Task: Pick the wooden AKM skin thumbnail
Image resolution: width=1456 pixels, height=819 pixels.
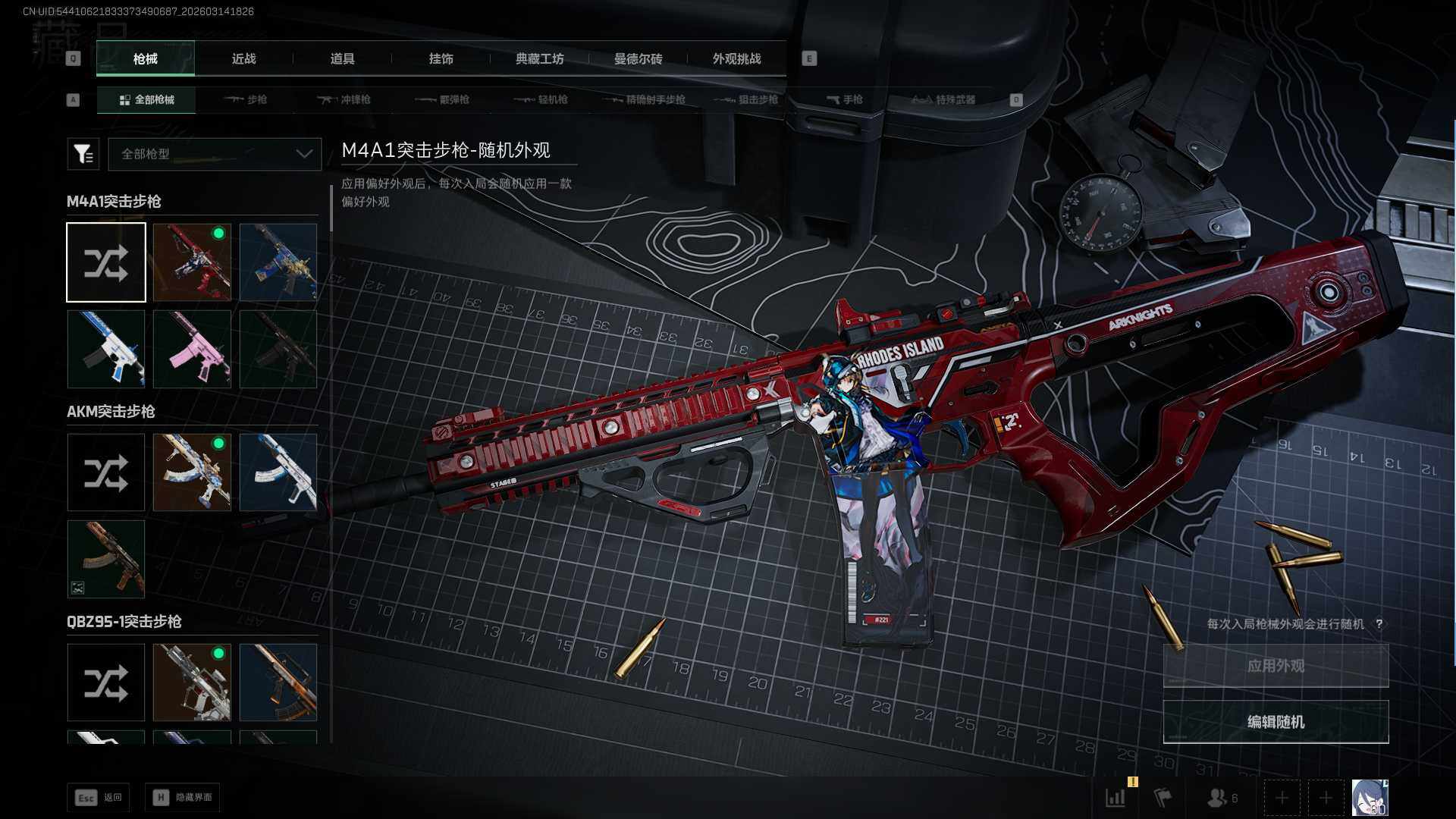Action: tap(106, 559)
